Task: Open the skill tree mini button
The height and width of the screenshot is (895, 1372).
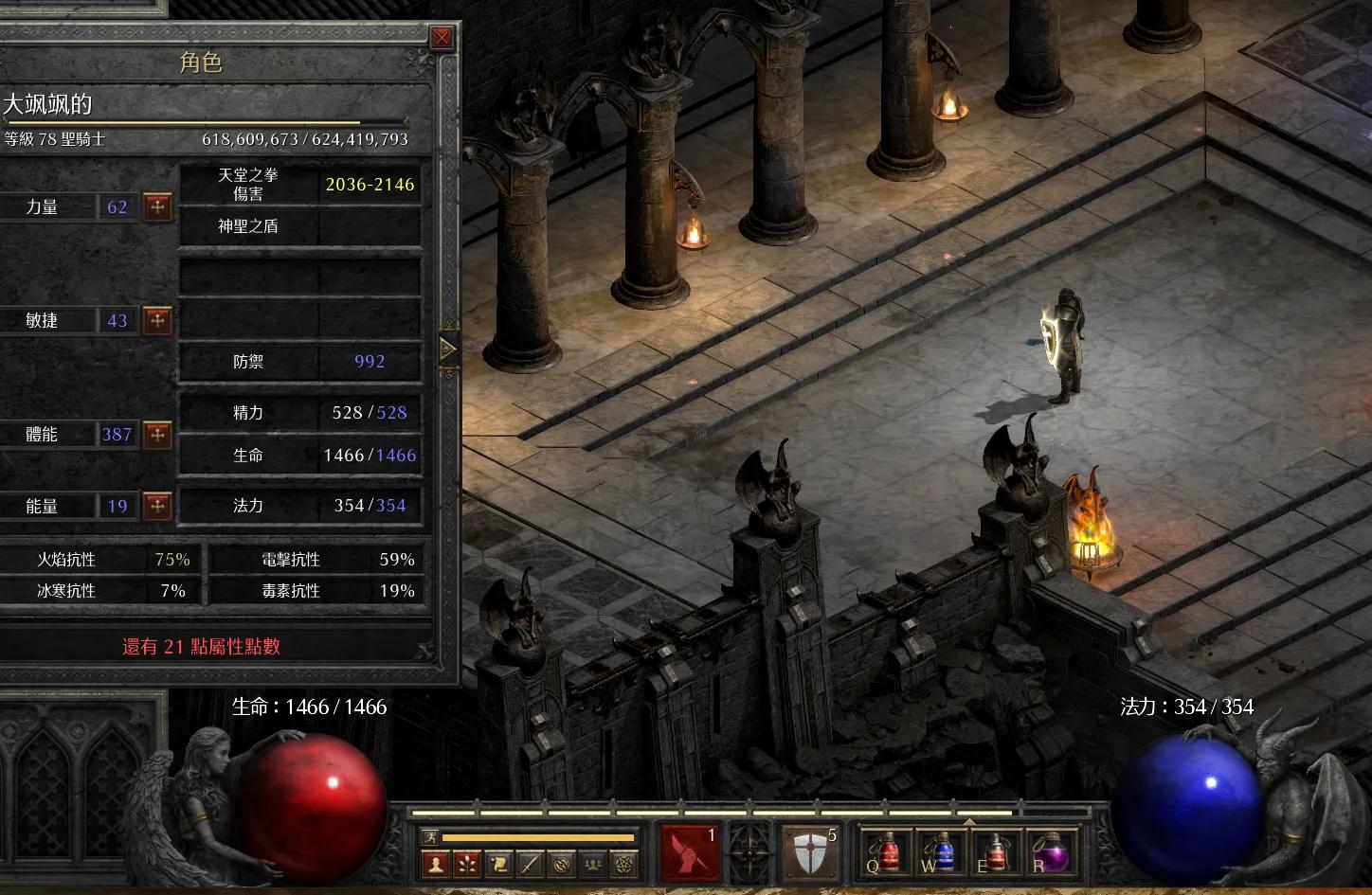Action: tap(467, 864)
